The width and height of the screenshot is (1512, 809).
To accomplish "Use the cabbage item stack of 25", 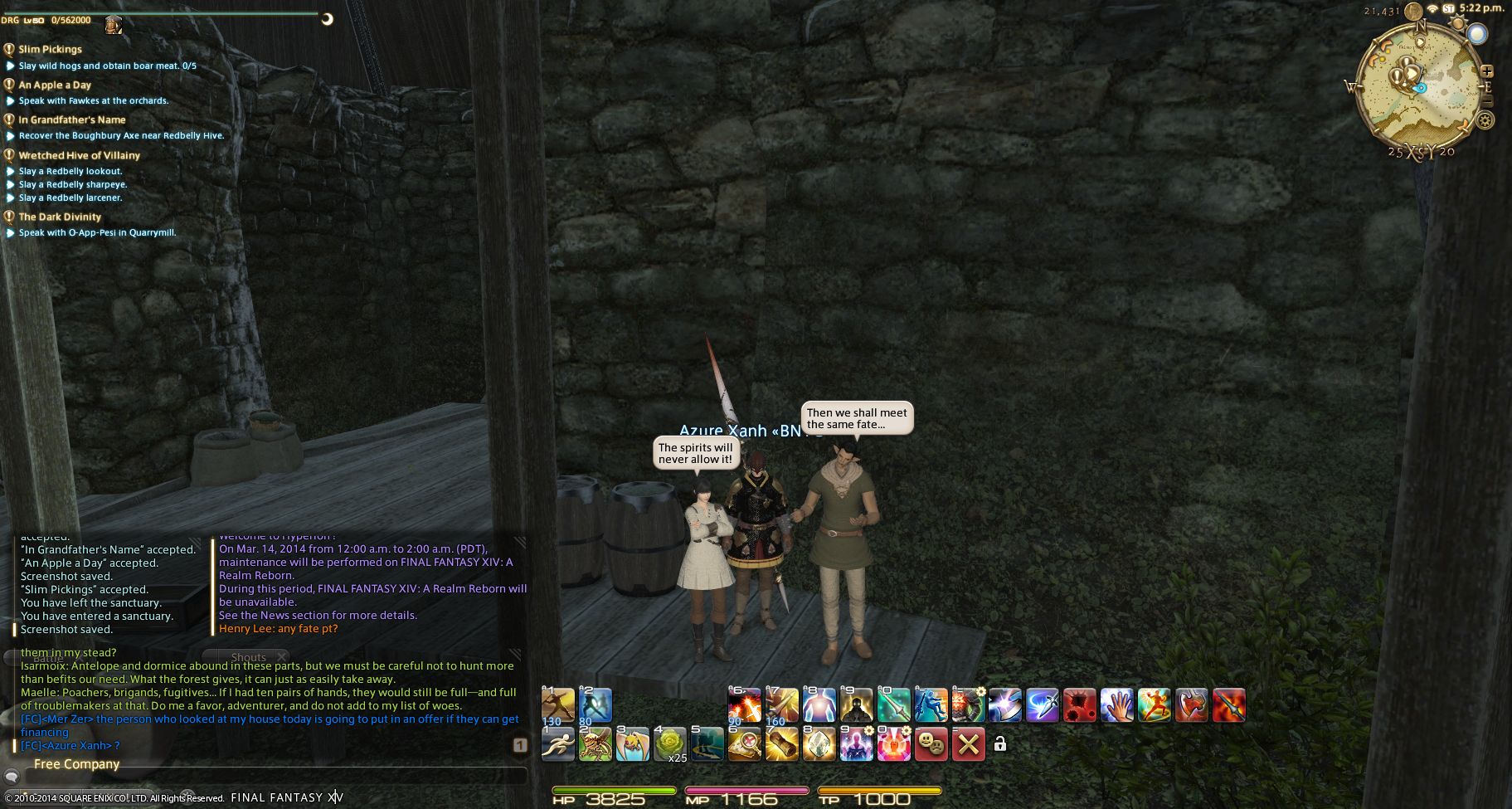I will point(669,744).
